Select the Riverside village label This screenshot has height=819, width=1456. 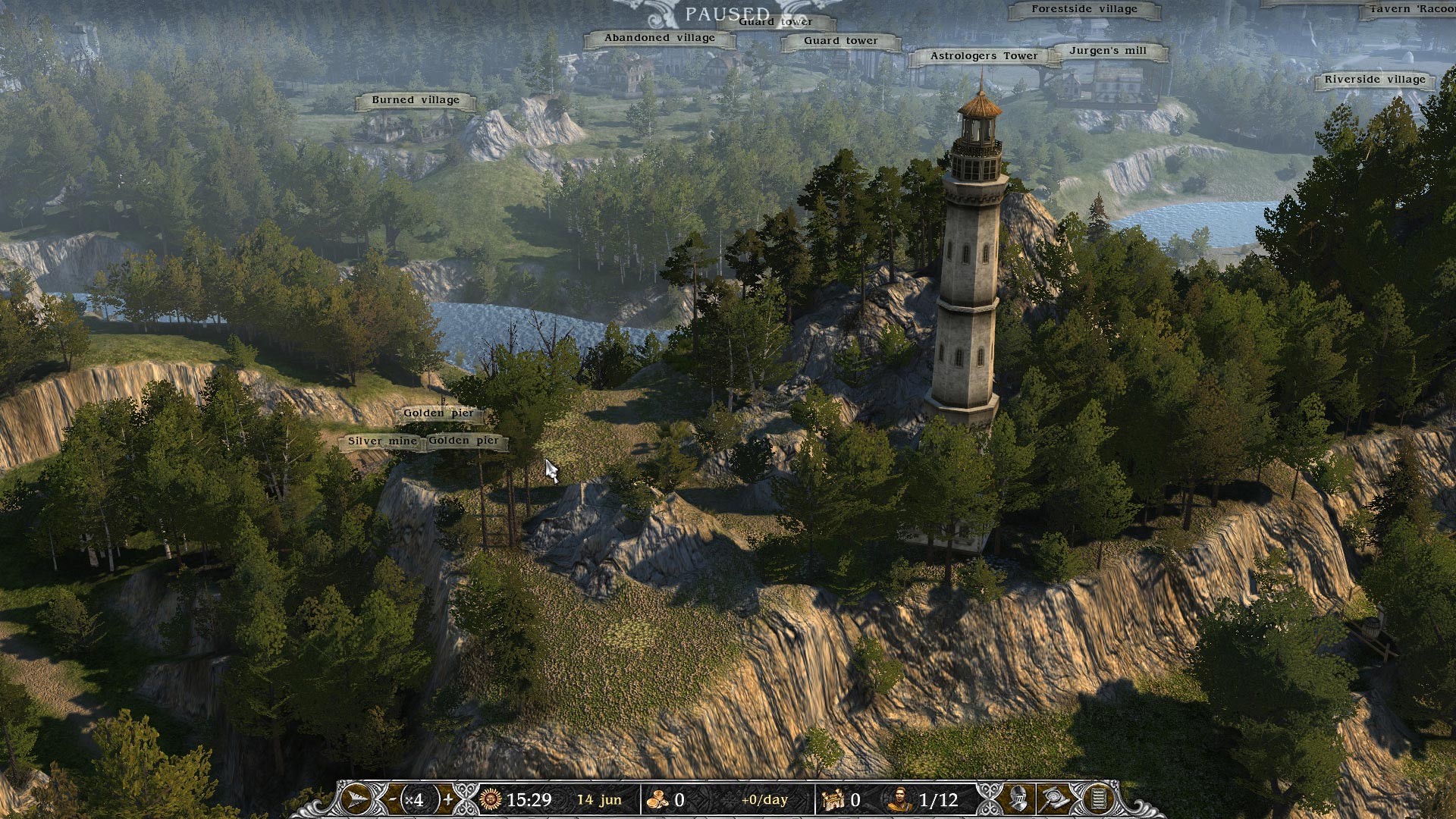tap(1375, 80)
